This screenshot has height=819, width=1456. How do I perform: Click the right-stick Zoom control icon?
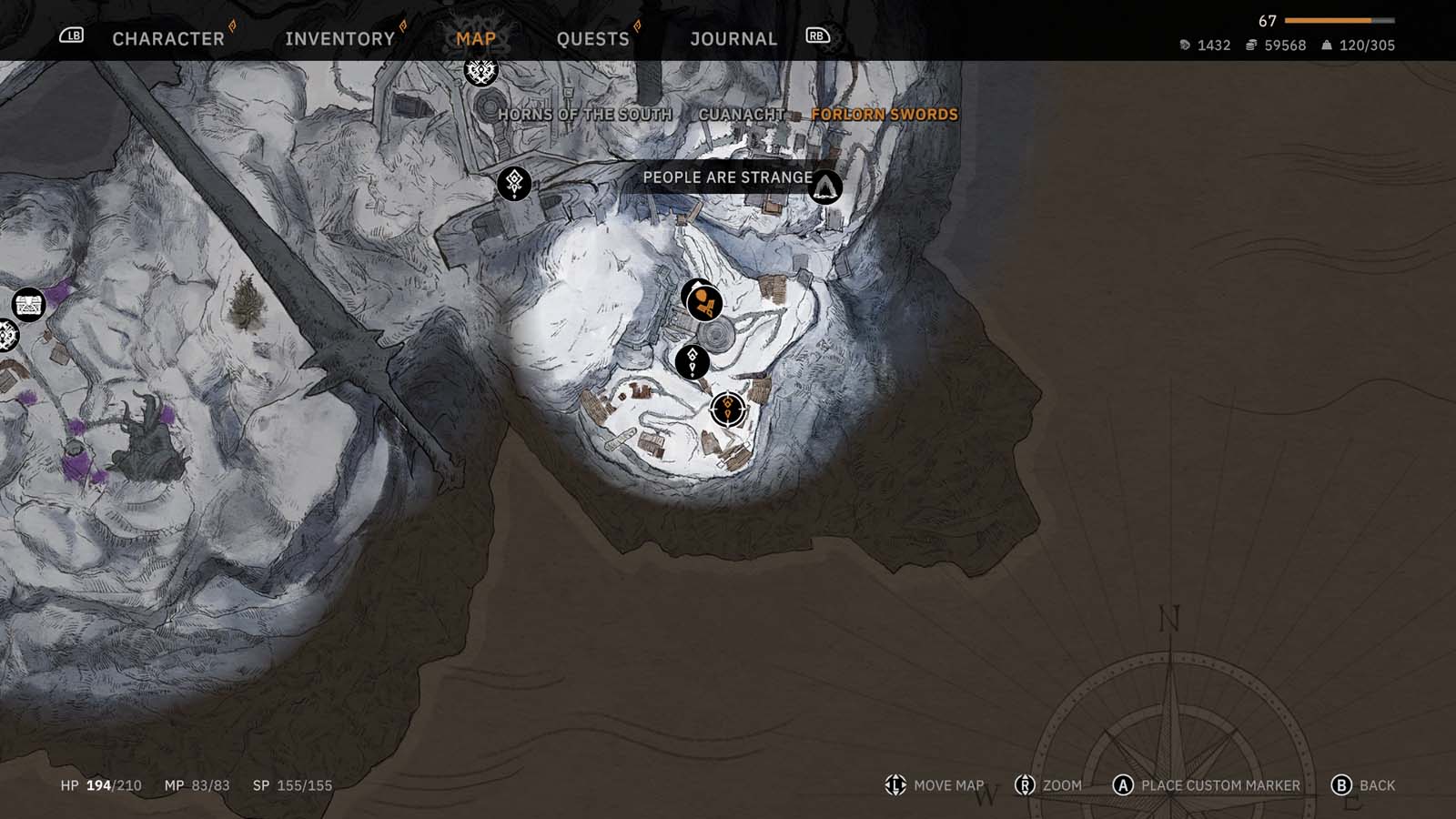[x=1023, y=784]
